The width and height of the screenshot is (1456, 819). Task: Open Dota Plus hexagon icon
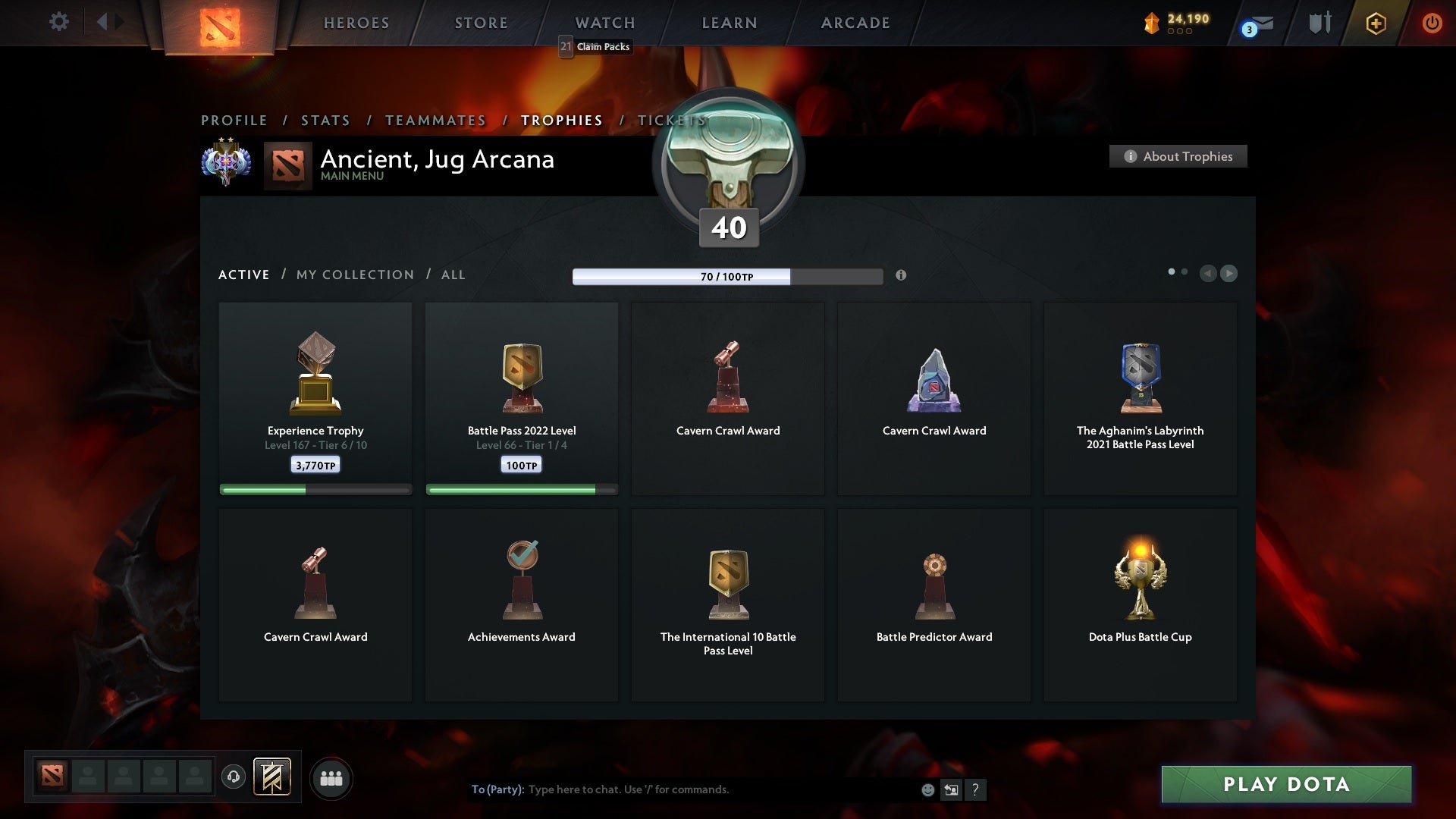pyautogui.click(x=1375, y=23)
